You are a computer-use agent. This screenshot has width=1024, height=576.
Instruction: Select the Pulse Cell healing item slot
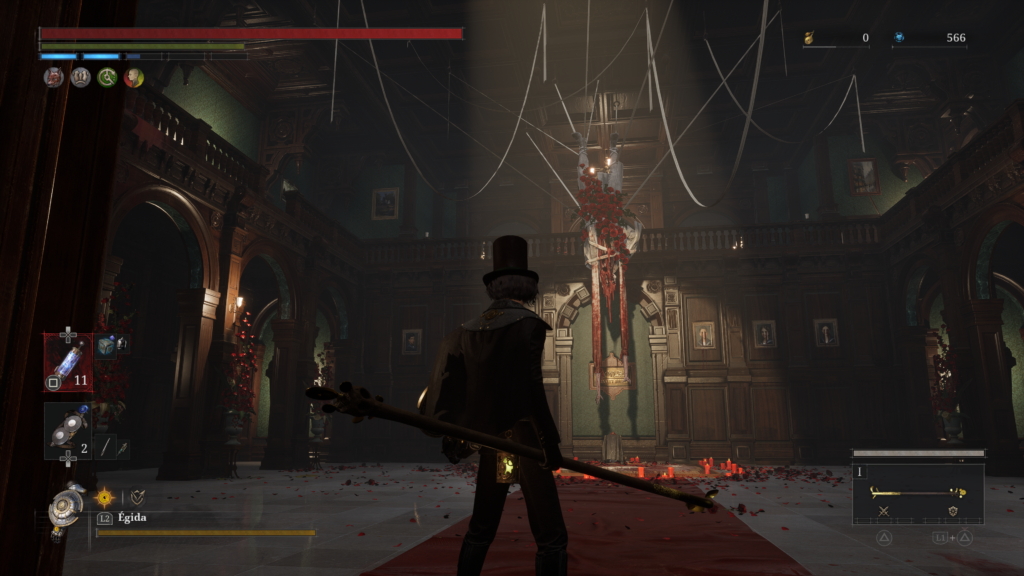coord(68,362)
